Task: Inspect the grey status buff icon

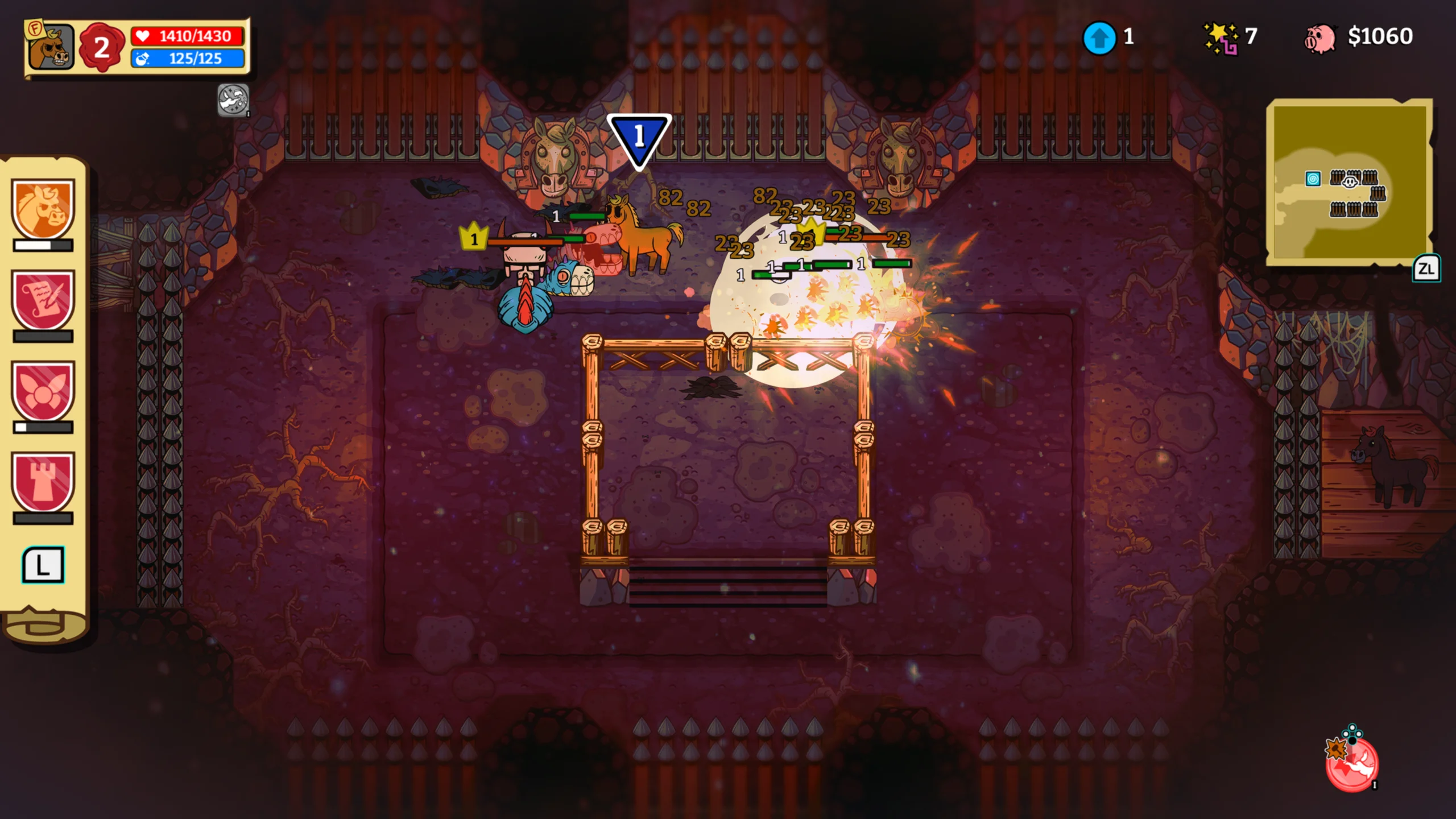Action: [x=233, y=100]
